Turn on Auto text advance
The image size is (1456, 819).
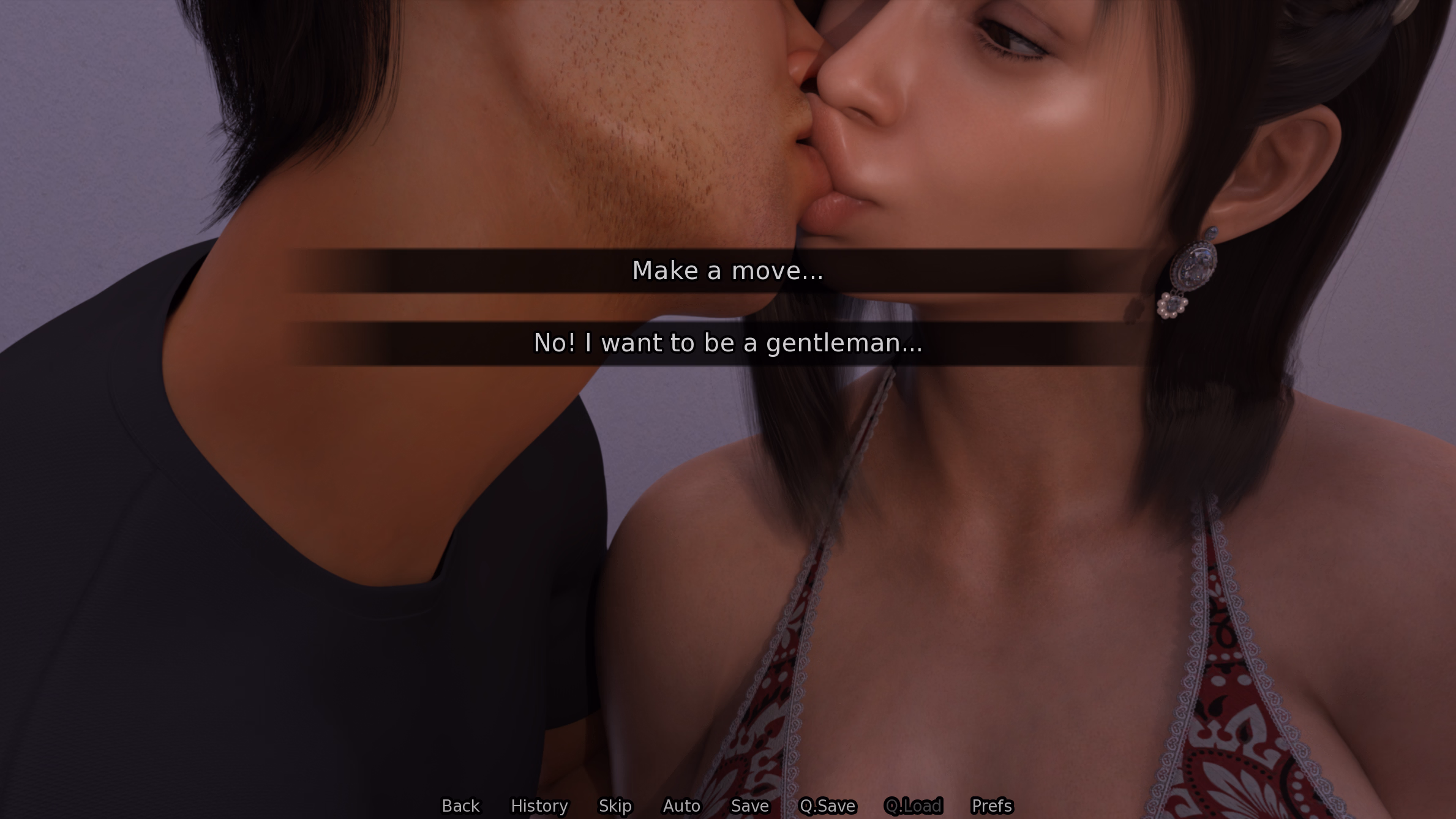coord(681,806)
